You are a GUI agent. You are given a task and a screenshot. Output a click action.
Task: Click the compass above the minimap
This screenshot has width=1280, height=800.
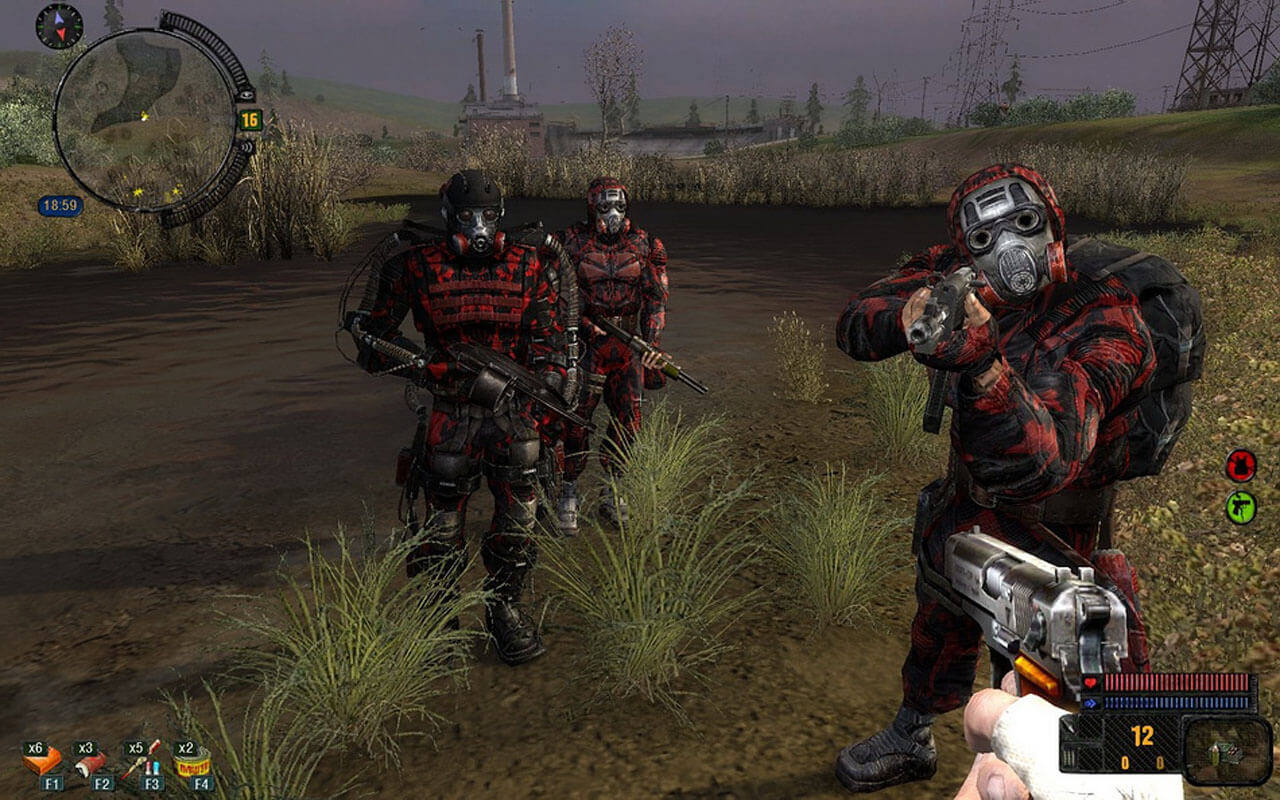59,26
